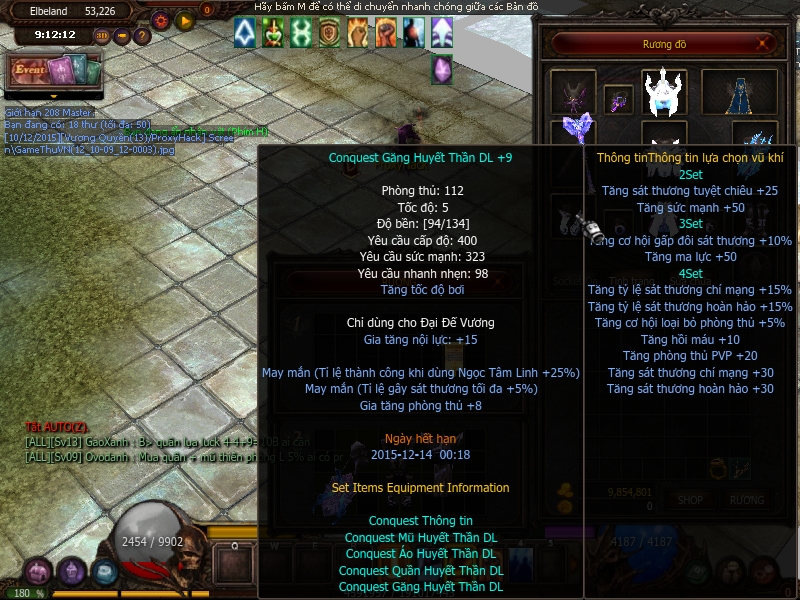The width and height of the screenshot is (800, 600).
Task: Click the green sword buff icon
Action: (x=273, y=33)
